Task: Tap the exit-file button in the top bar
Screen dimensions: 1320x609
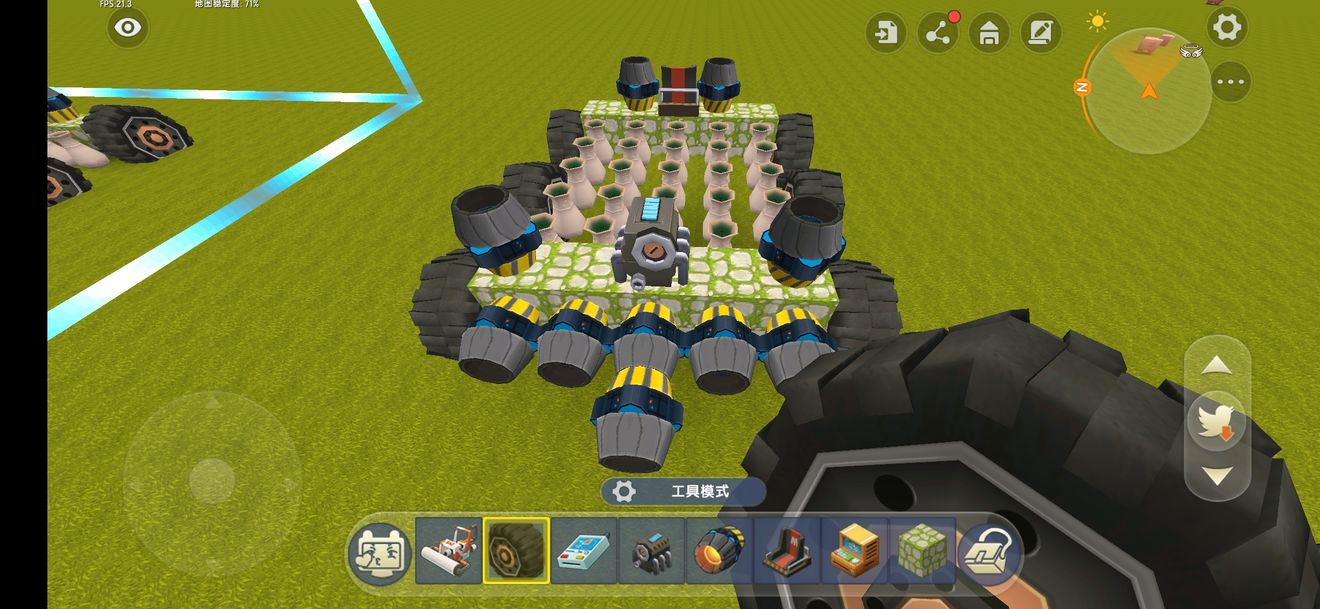Action: coord(885,33)
